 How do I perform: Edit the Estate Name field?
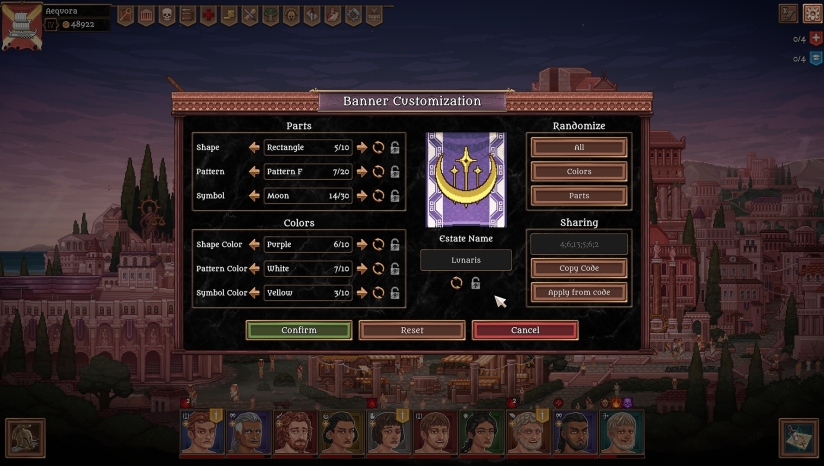pyautogui.click(x=465, y=260)
